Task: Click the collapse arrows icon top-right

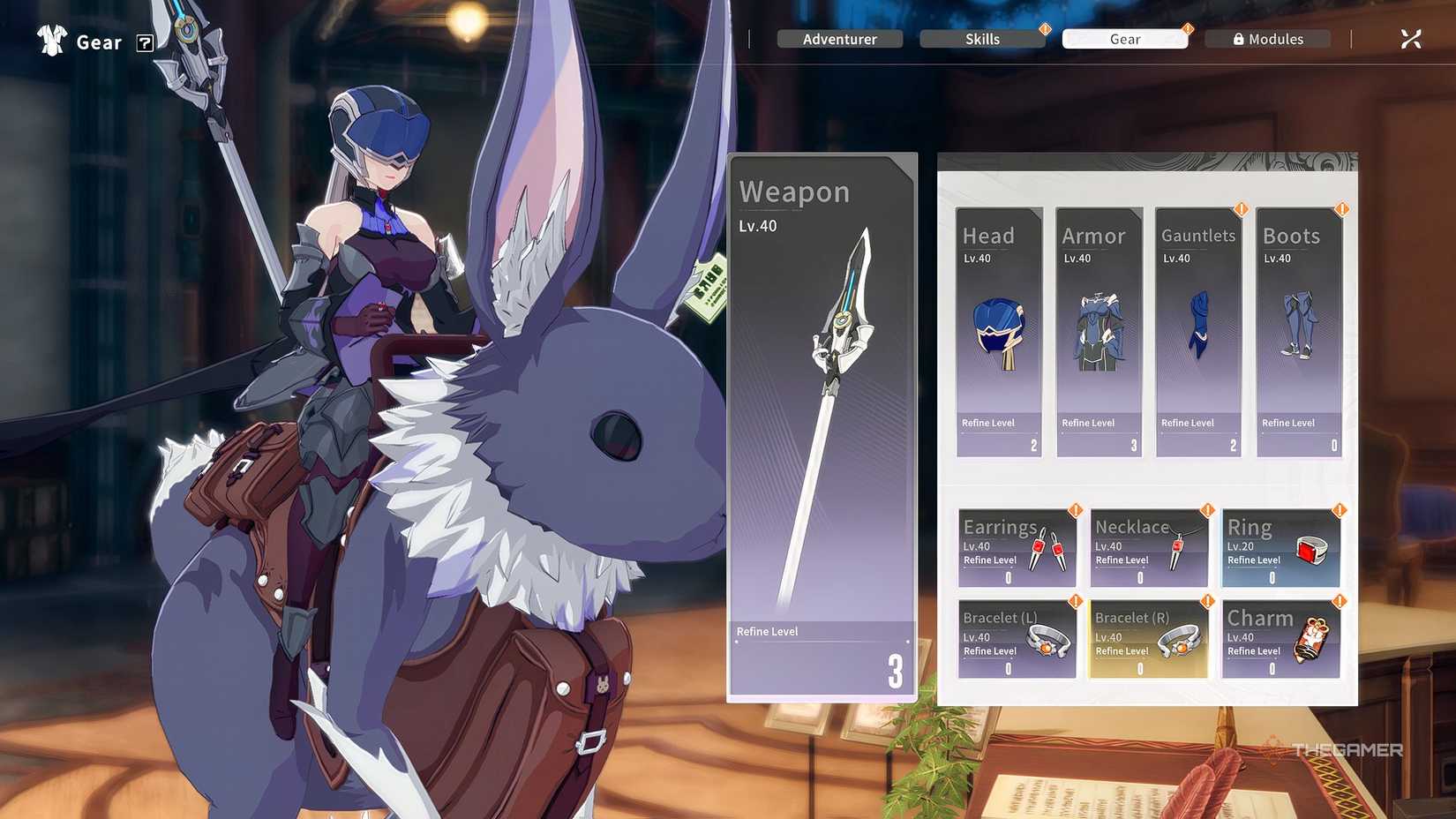Action: tap(1411, 38)
